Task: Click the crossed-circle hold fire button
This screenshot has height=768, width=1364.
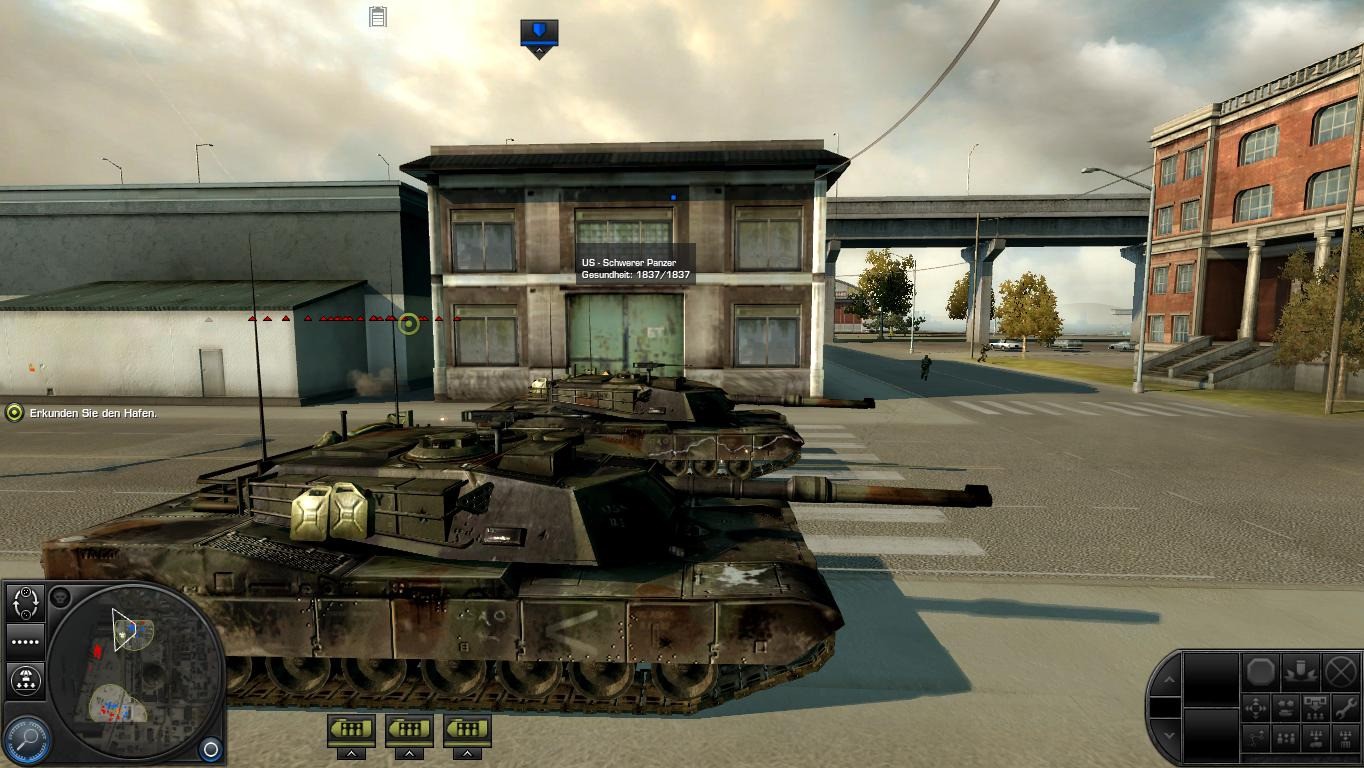Action: [x=1340, y=671]
